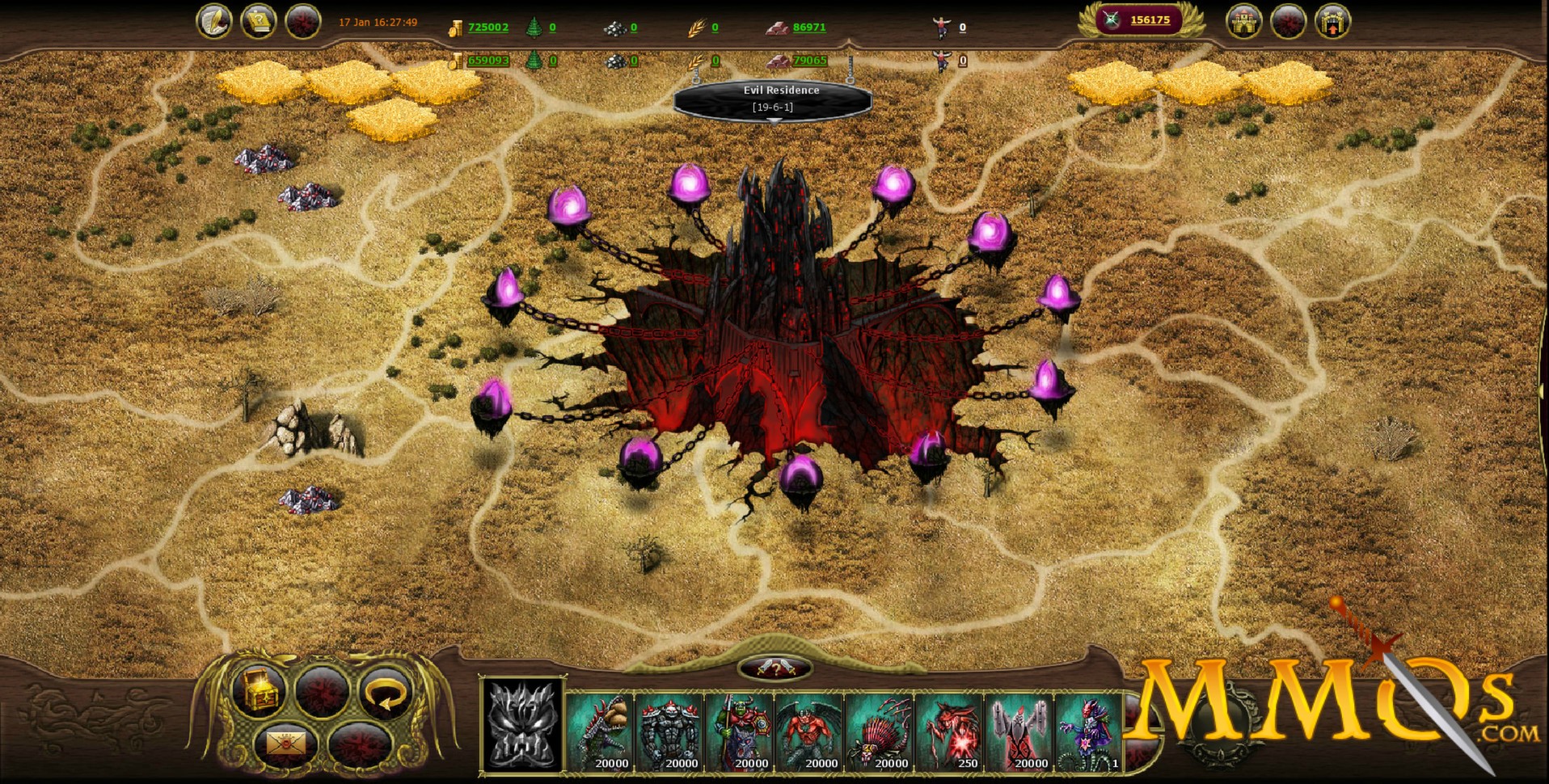Screen dimensions: 1549x784
Task: Click the Evil Residence location banner
Action: click(x=773, y=99)
